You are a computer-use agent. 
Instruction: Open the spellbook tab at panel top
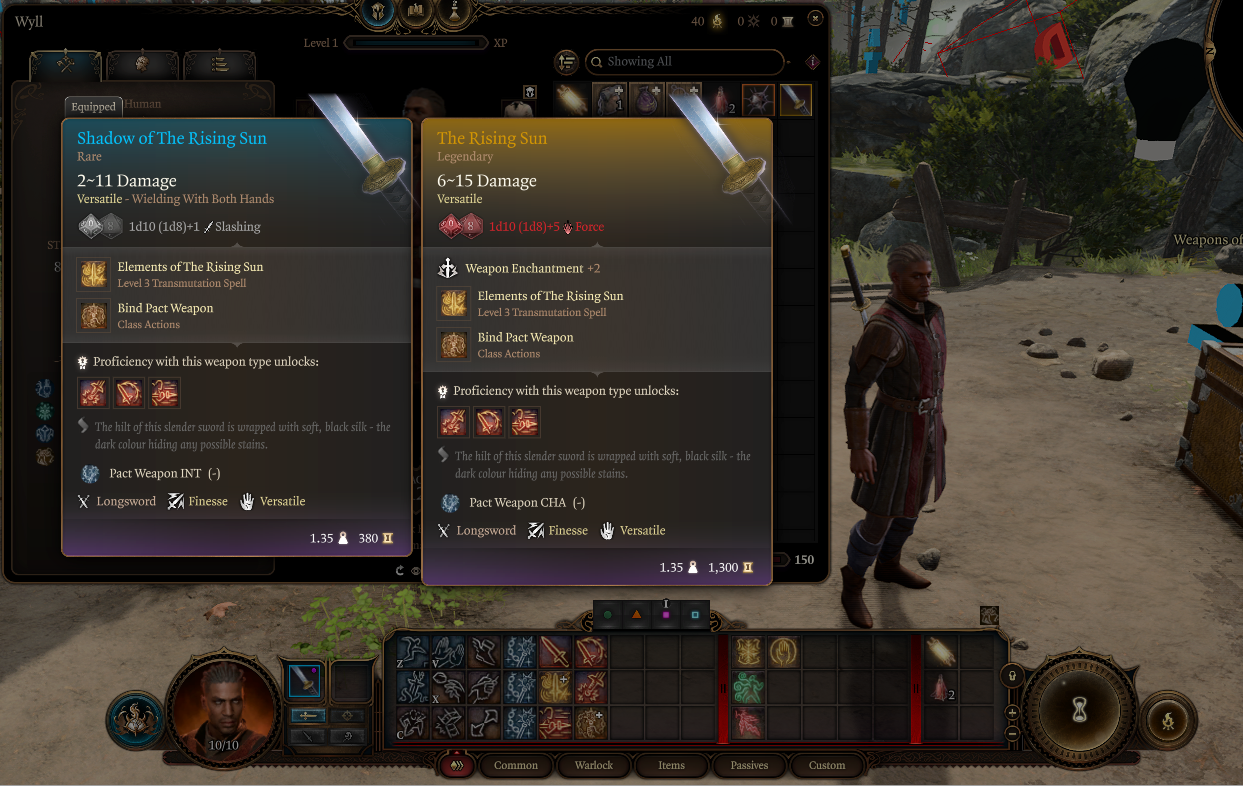[x=415, y=11]
